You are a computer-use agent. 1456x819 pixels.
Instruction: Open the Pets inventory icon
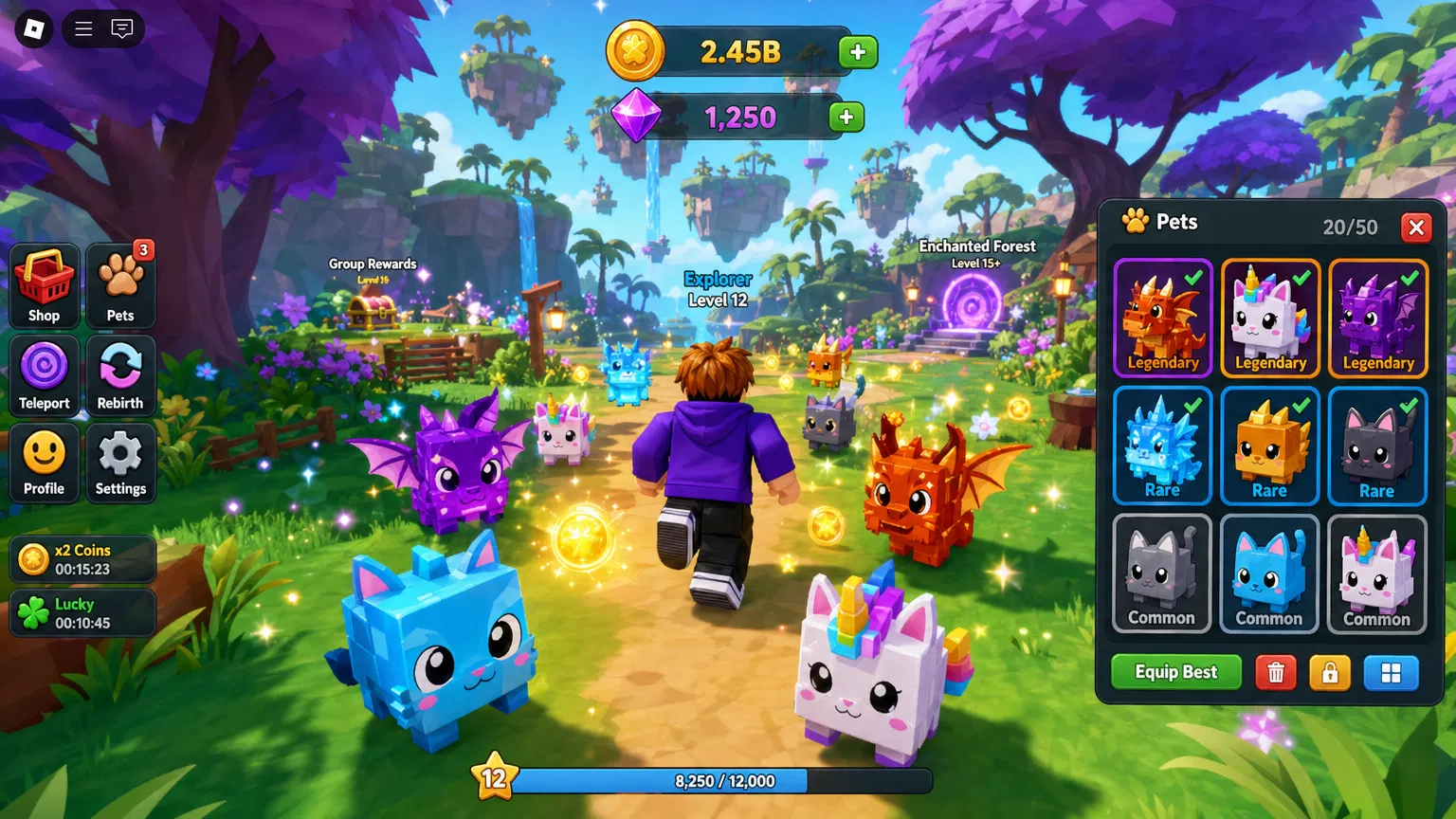pyautogui.click(x=120, y=285)
